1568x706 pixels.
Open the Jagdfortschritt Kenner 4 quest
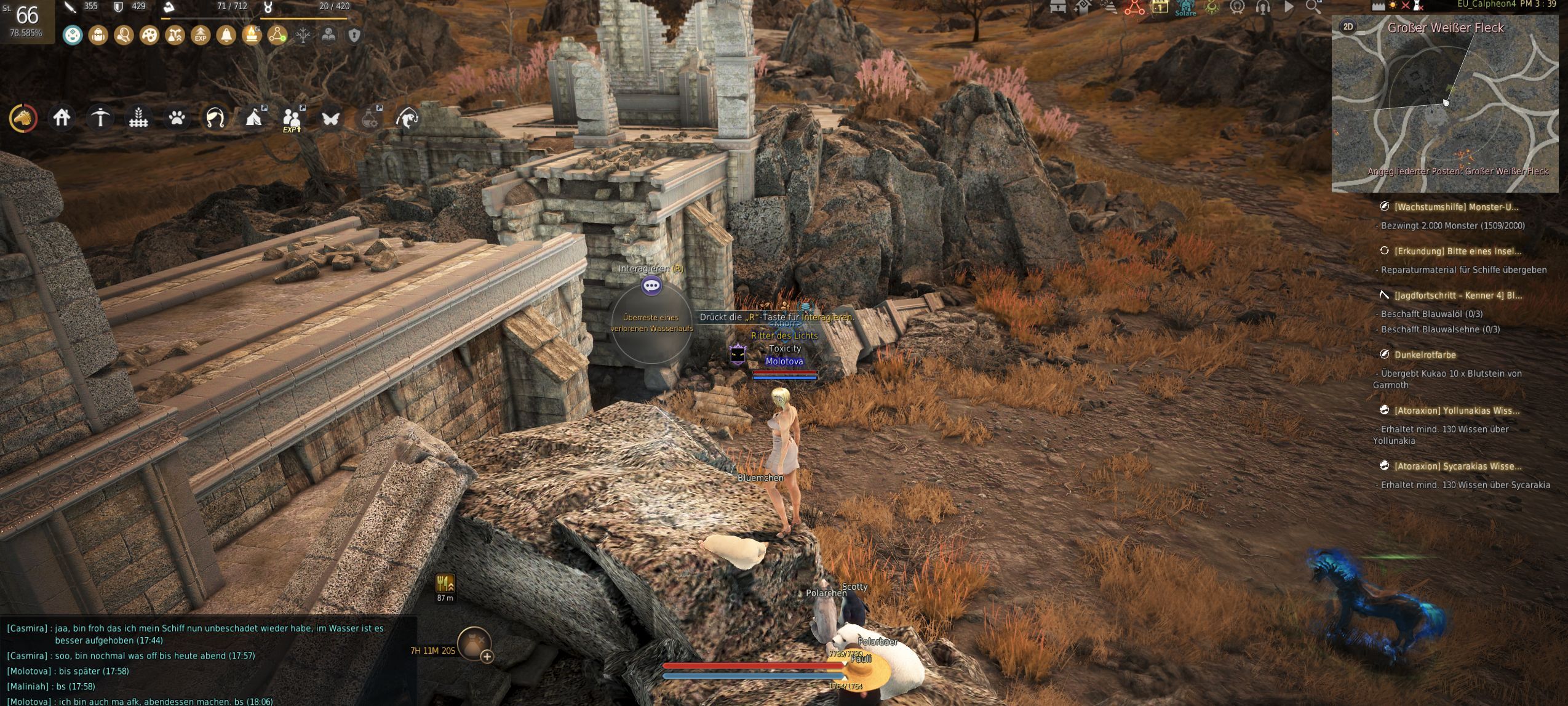[1457, 295]
